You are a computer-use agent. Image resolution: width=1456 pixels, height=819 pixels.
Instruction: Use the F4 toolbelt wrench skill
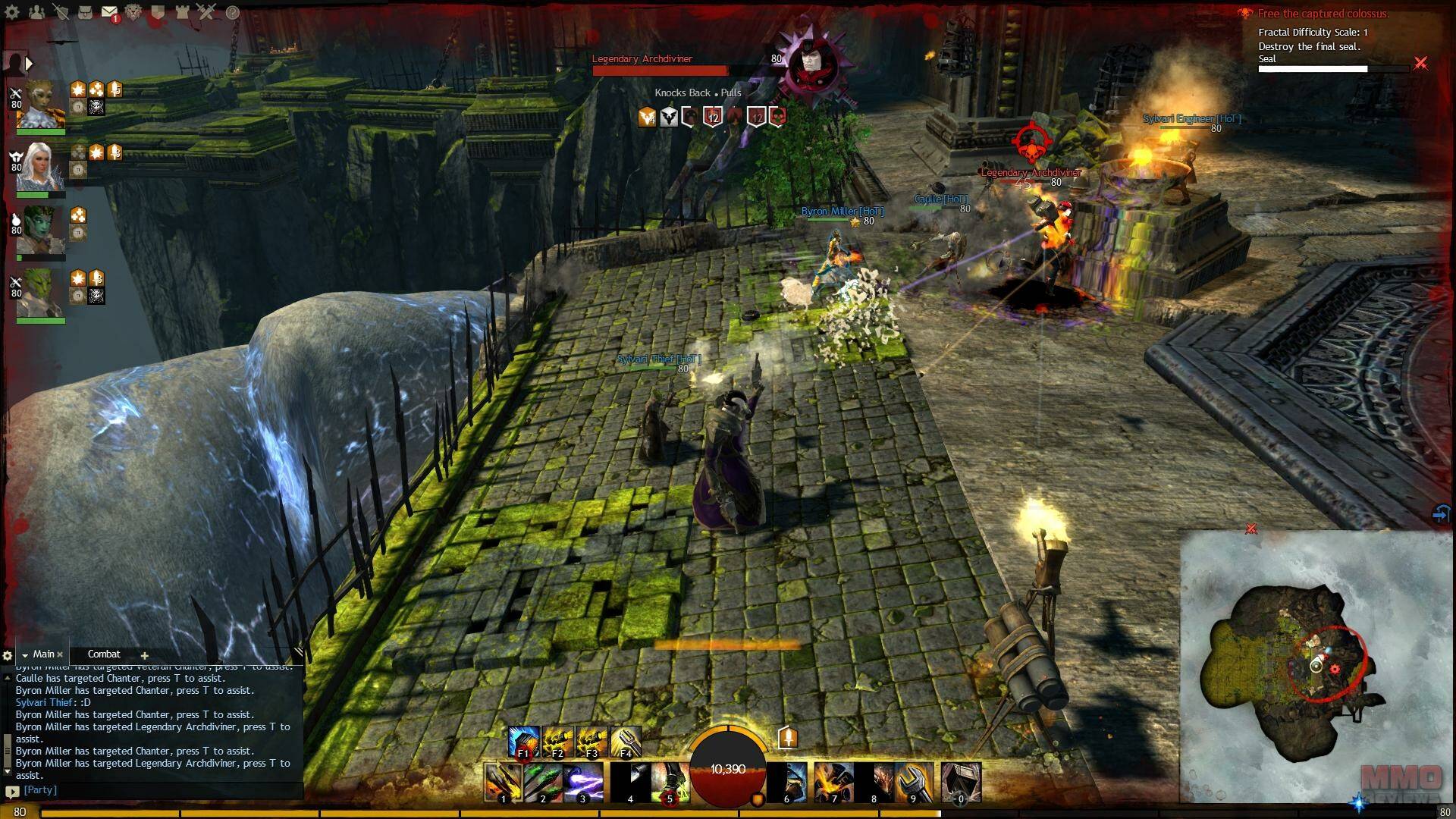[626, 741]
